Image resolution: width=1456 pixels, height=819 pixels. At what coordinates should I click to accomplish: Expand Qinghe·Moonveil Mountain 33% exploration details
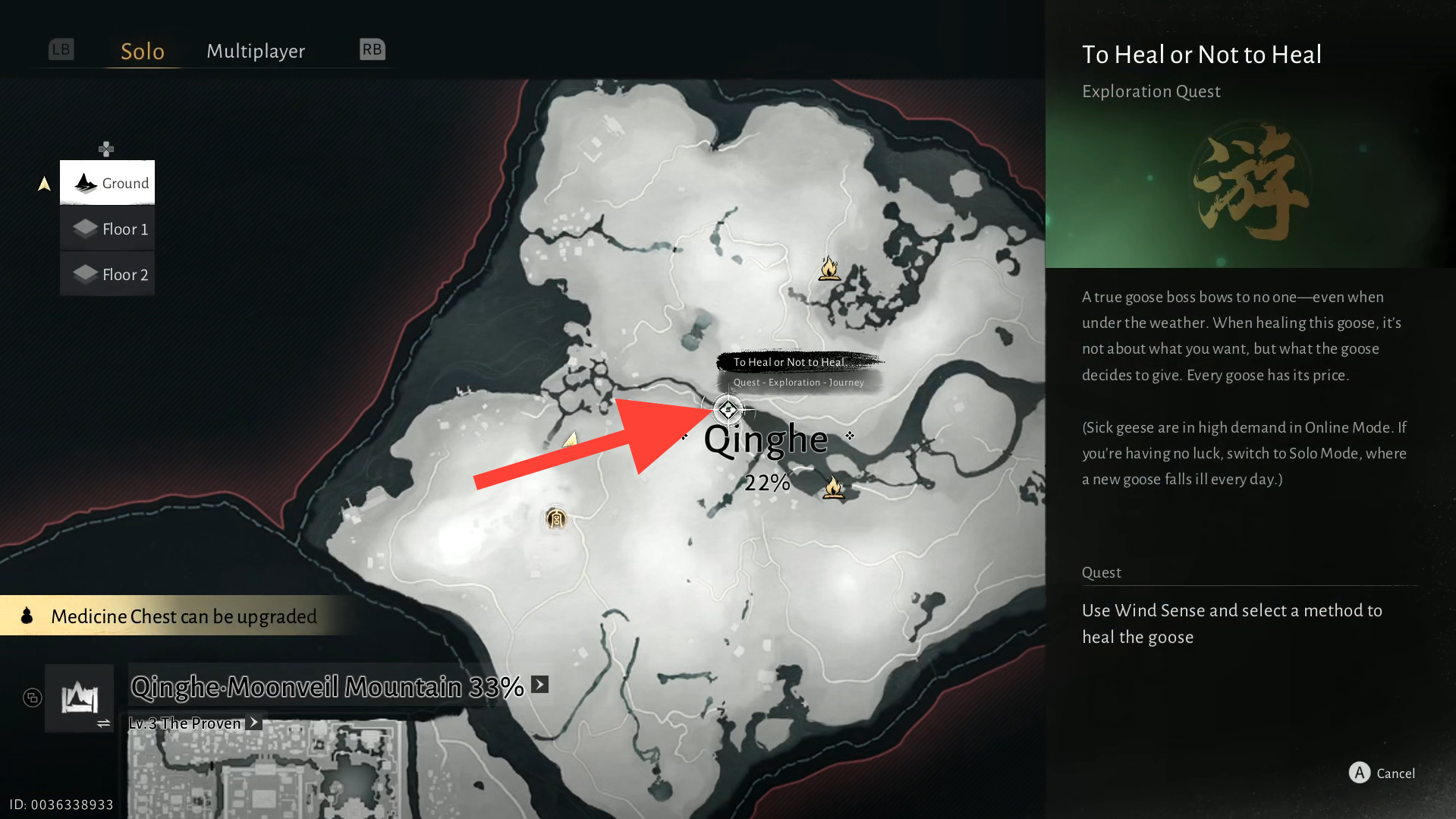[539, 685]
